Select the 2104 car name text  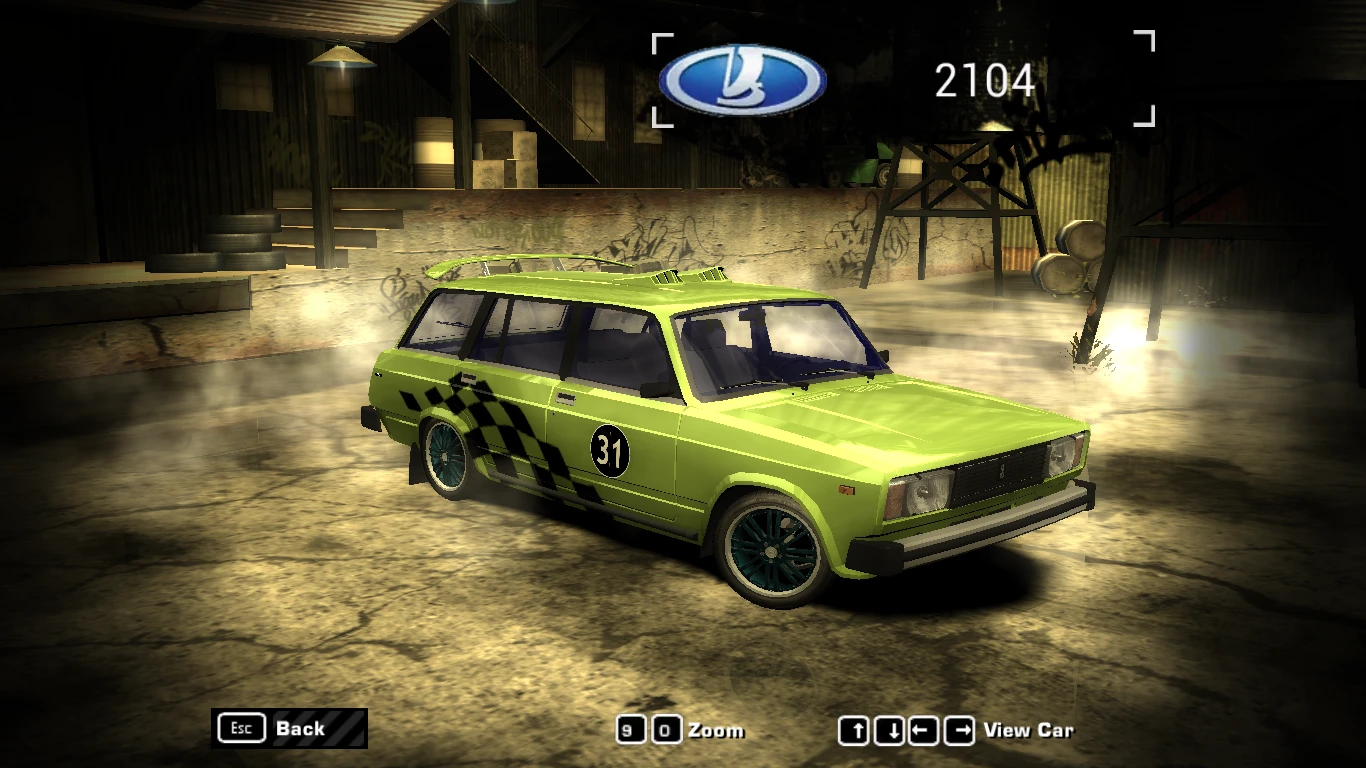[986, 81]
